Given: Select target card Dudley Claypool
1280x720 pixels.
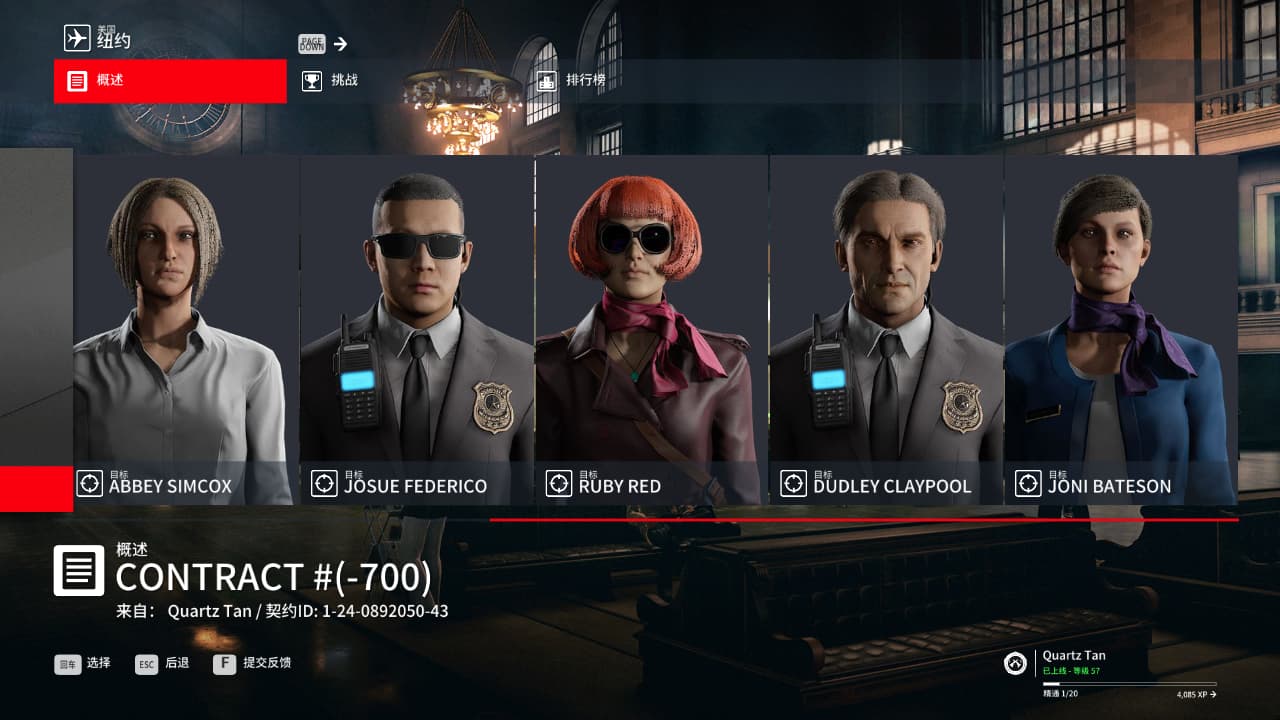Looking at the screenshot, I should pos(886,330).
